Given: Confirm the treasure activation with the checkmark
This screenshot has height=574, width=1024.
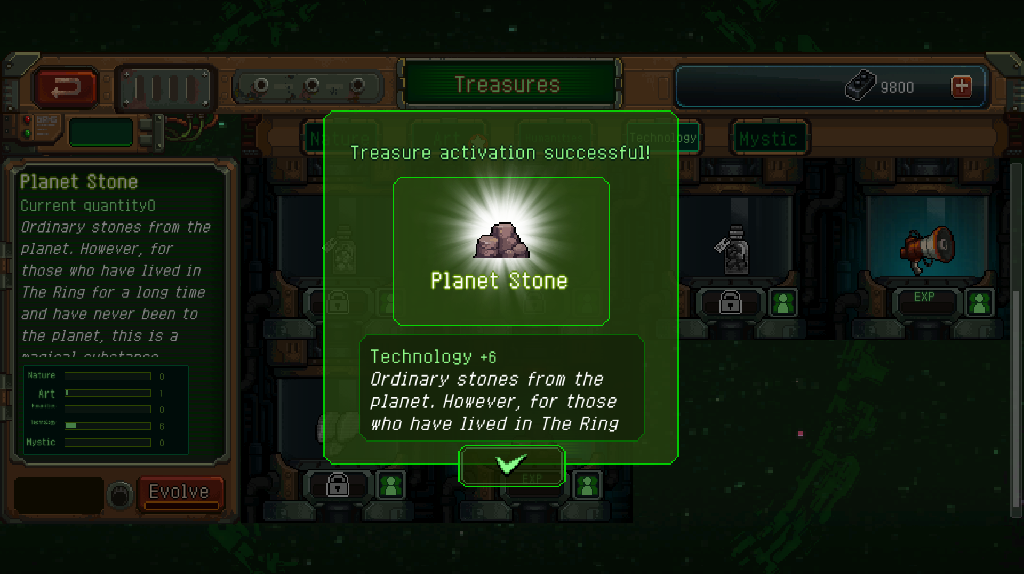Looking at the screenshot, I should click(511, 465).
